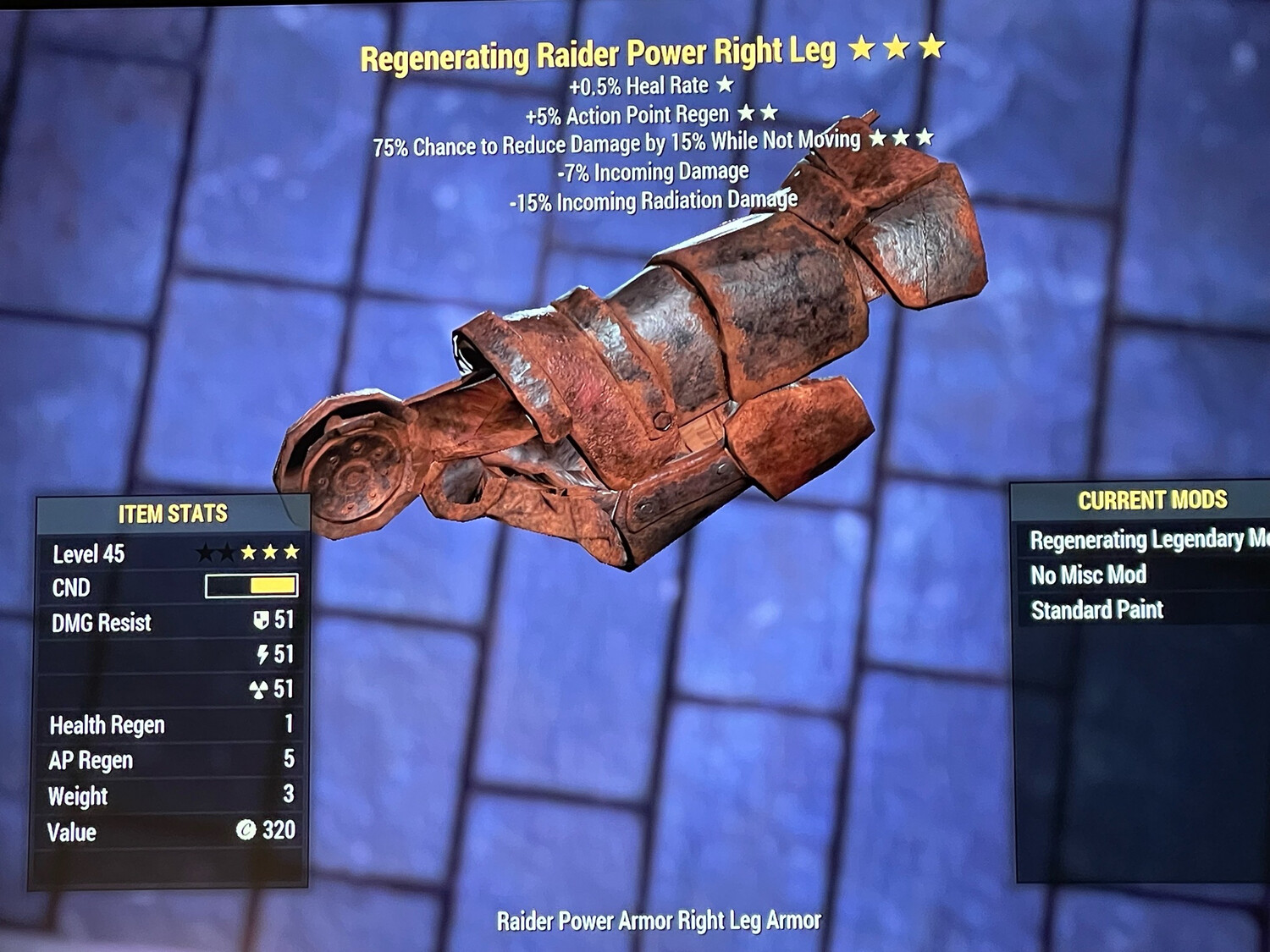
Task: Click the two stars next to Action Point Regen
Action: pos(759,113)
